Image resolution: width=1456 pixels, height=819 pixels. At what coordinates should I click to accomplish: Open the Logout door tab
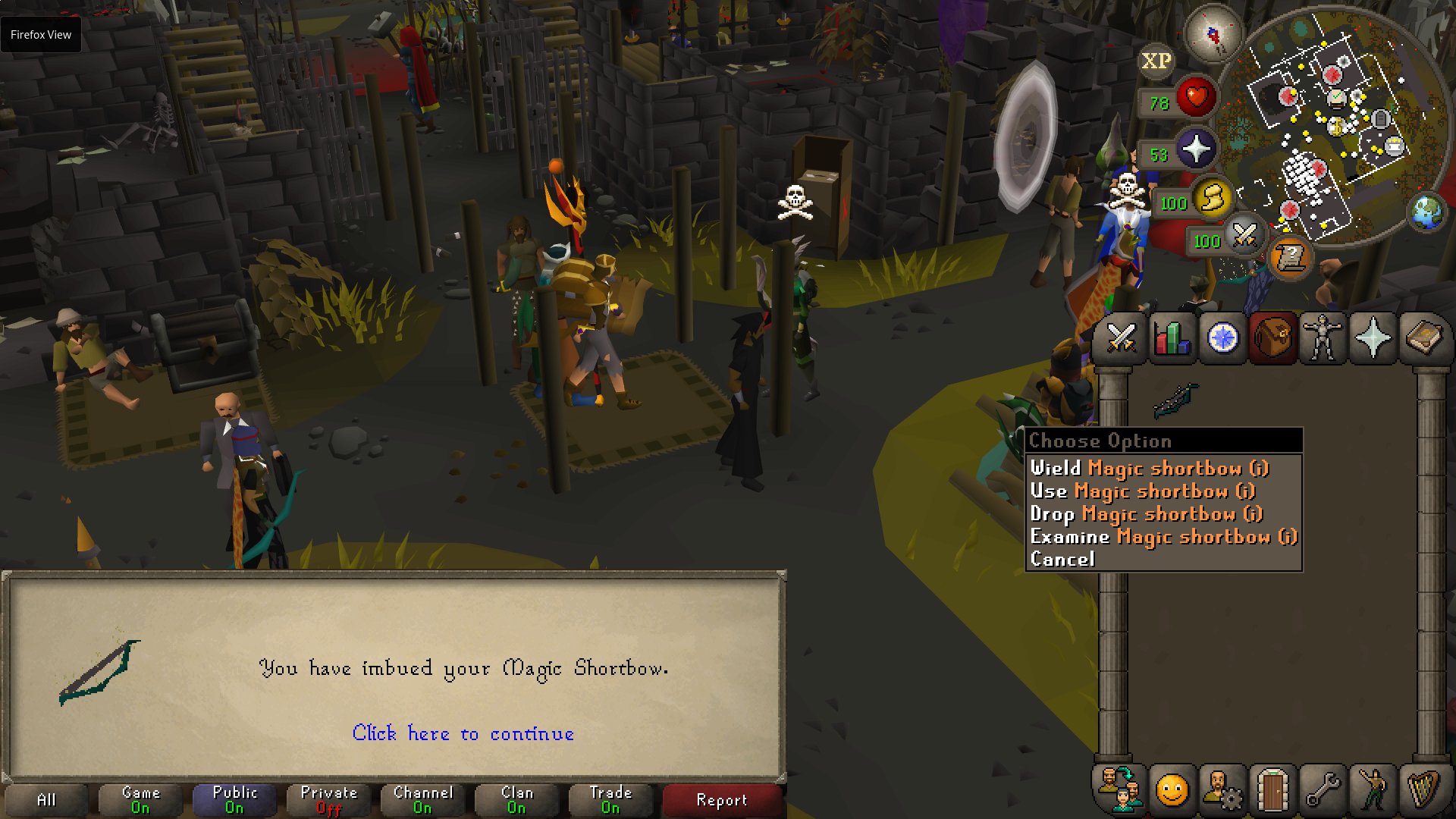click(x=1272, y=789)
